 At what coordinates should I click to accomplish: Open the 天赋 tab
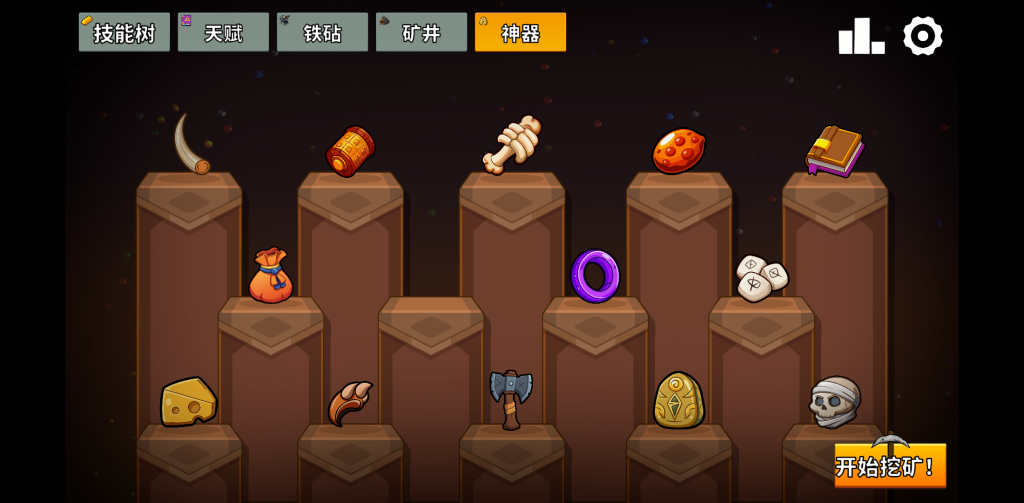[x=223, y=32]
